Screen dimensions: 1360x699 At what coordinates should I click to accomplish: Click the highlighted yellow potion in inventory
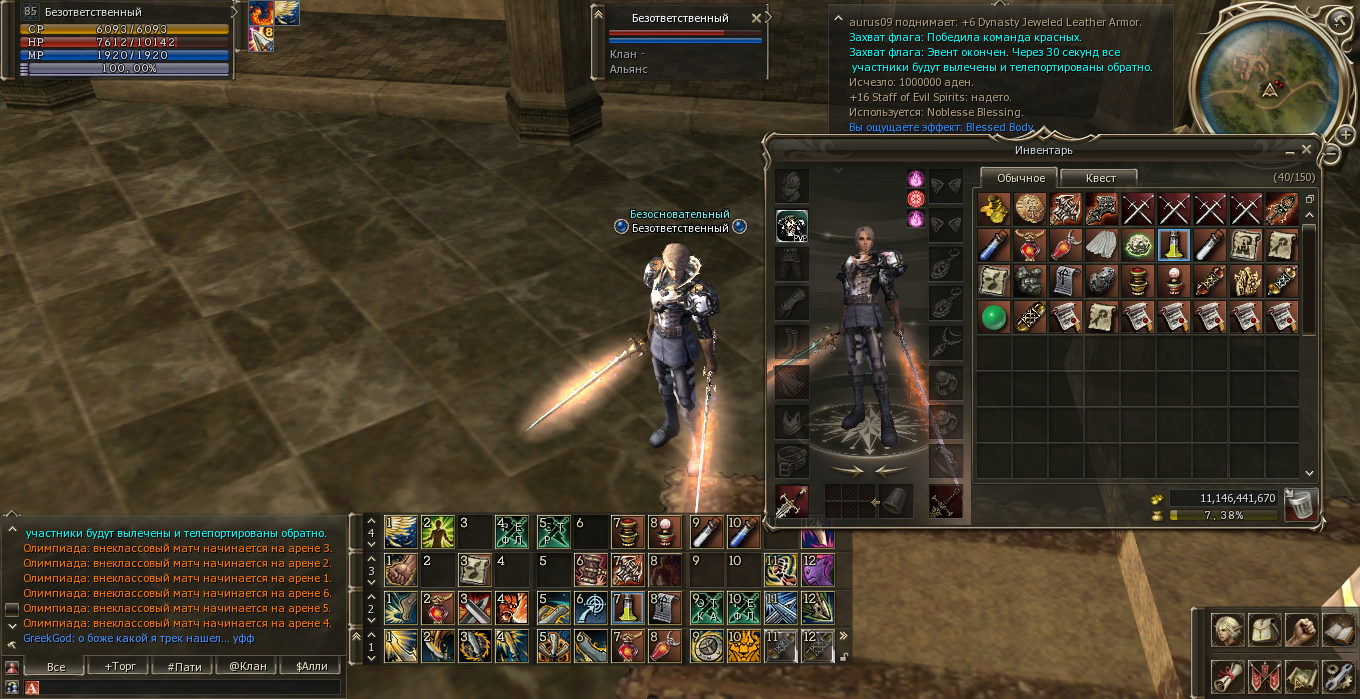click(1172, 245)
